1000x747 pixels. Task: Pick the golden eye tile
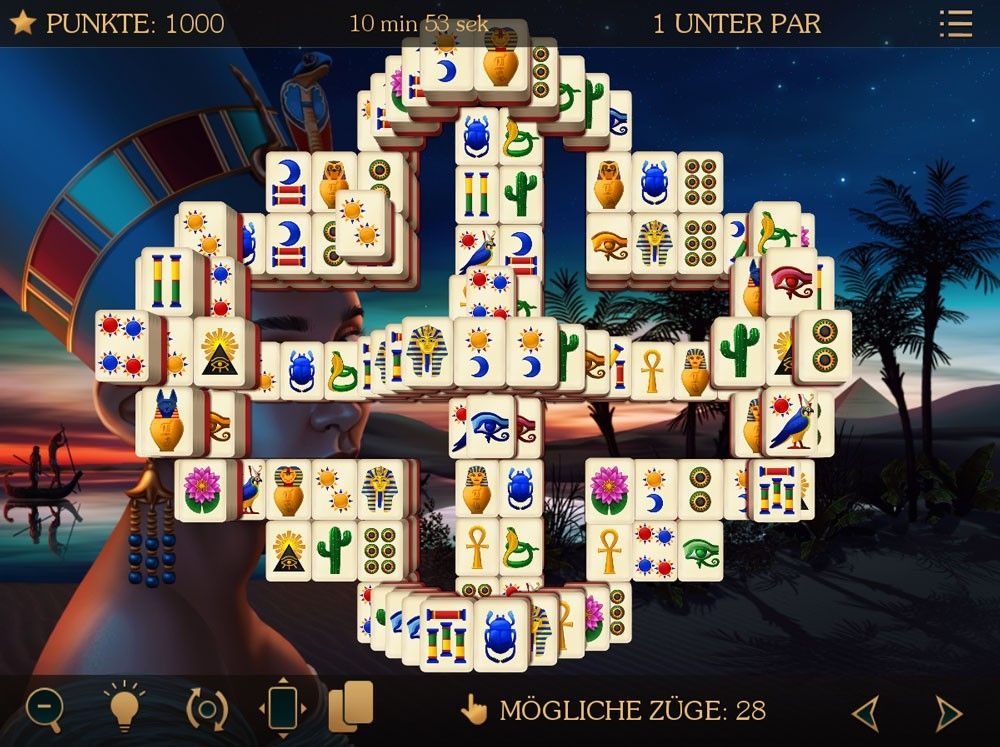click(x=610, y=243)
